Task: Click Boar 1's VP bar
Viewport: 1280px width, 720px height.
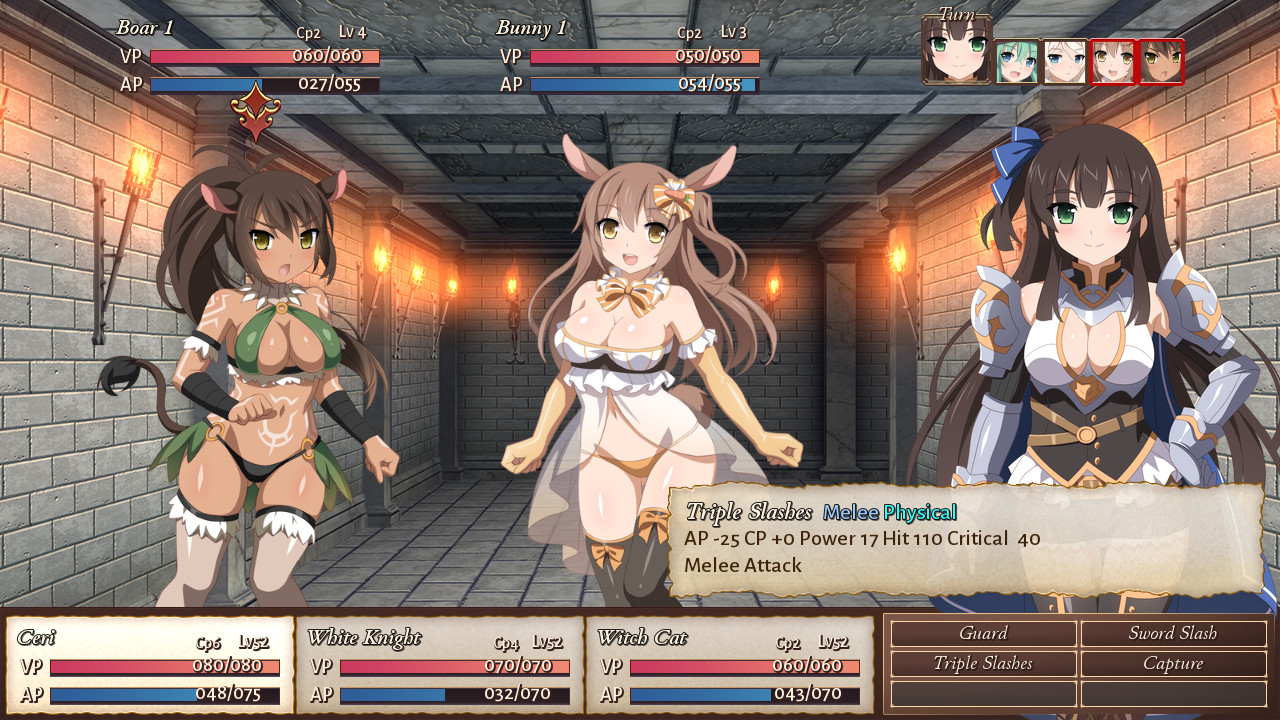Action: 262,58
